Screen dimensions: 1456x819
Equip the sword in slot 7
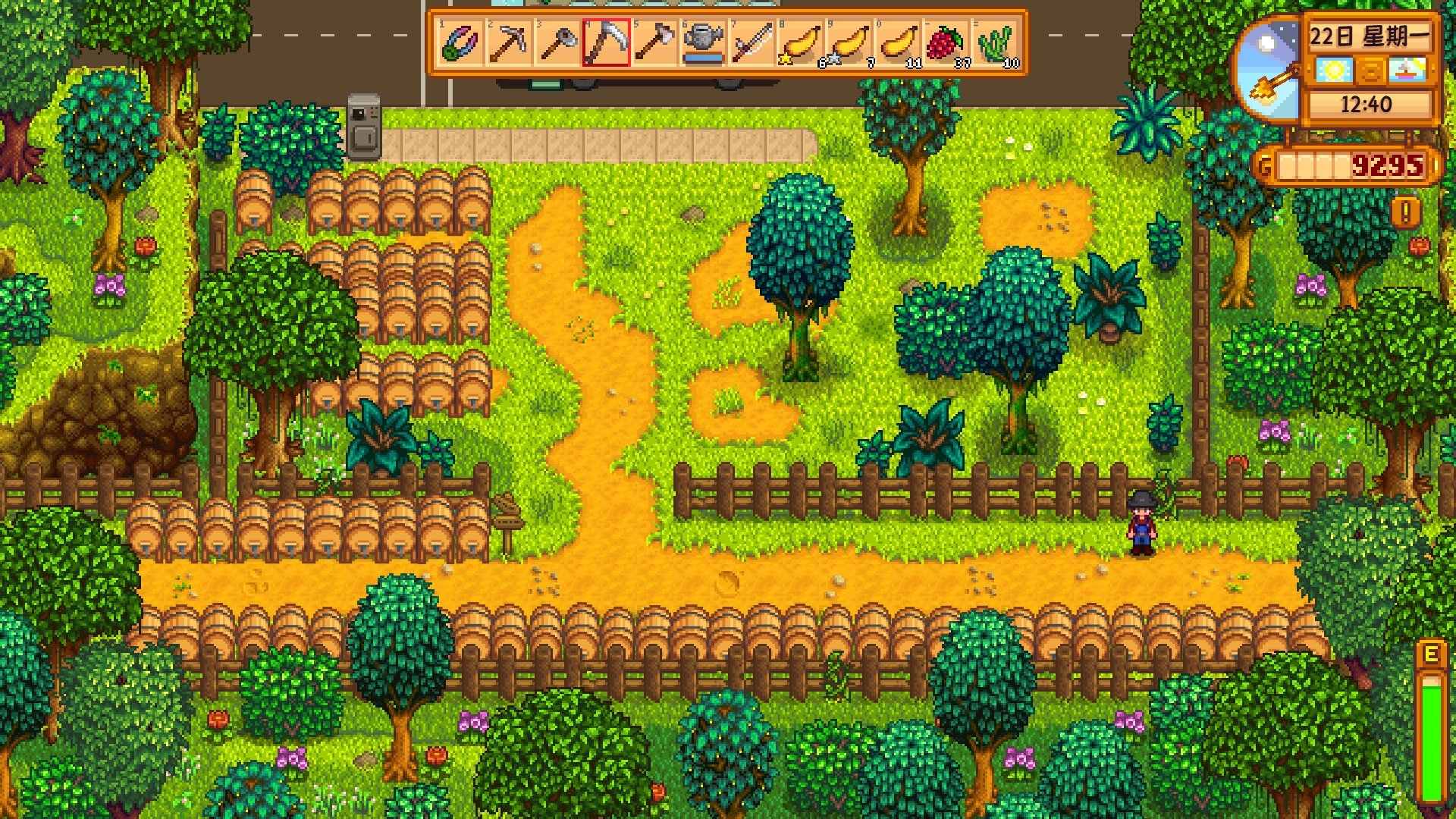click(x=752, y=42)
